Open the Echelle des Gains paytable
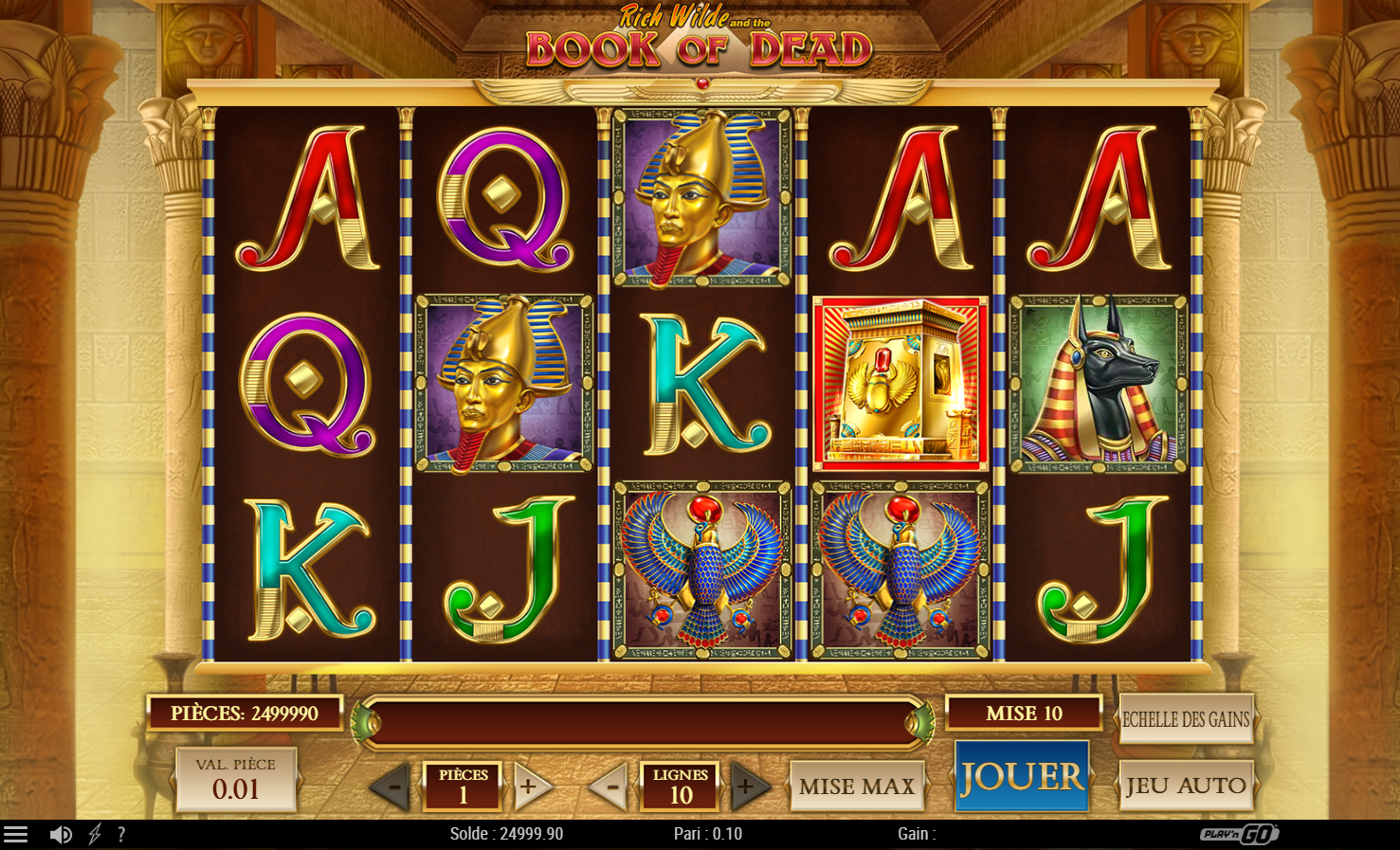 pyautogui.click(x=1186, y=719)
